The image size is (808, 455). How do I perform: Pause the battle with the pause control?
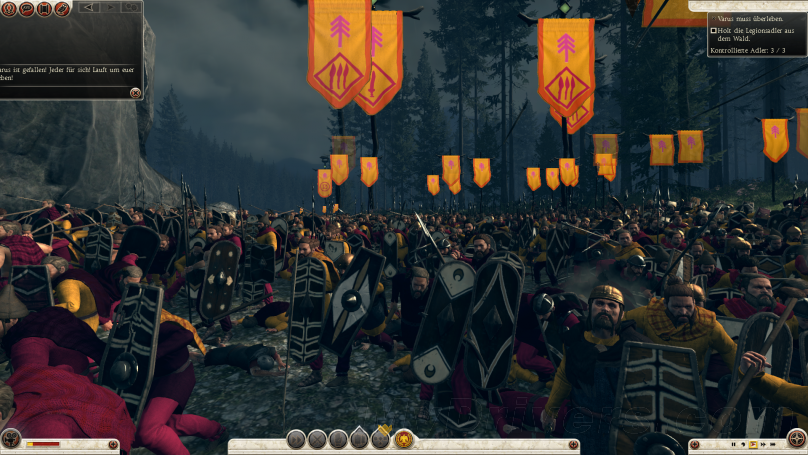[733, 443]
